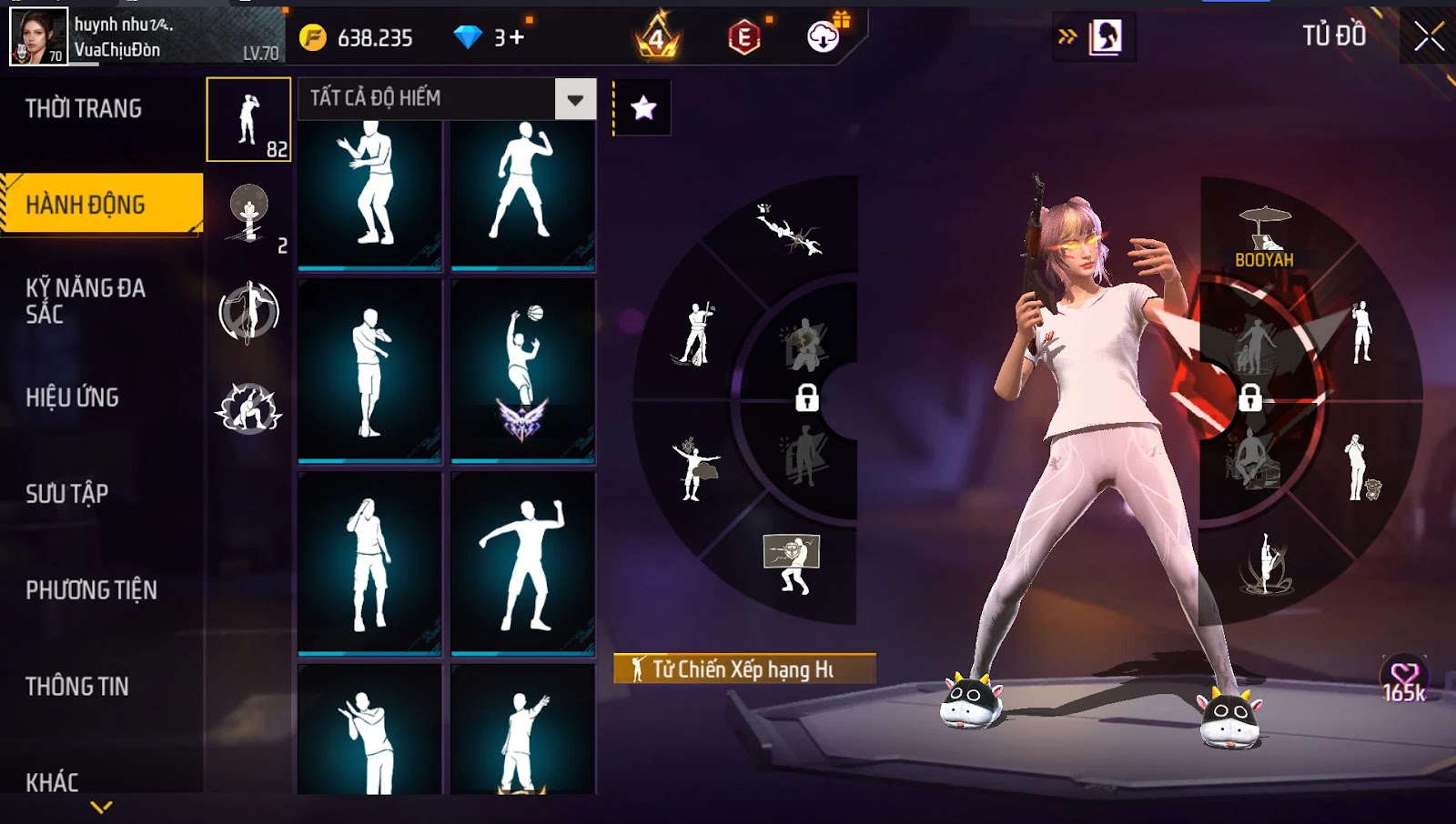The image size is (1456, 824).
Task: Open the Tất Cả Độ Hiếm rarity dropdown
Action: (575, 99)
